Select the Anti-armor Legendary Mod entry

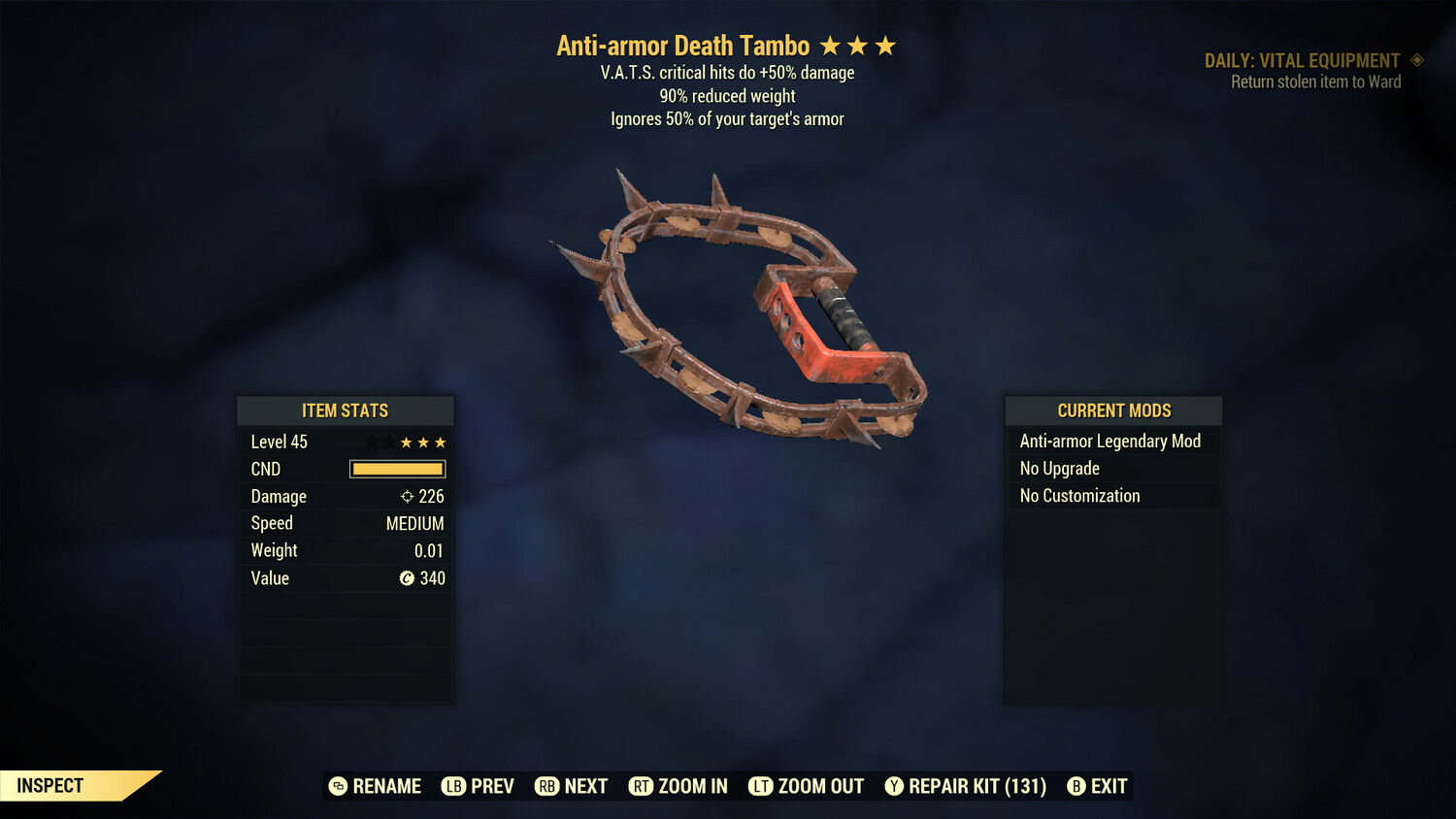(x=1109, y=441)
